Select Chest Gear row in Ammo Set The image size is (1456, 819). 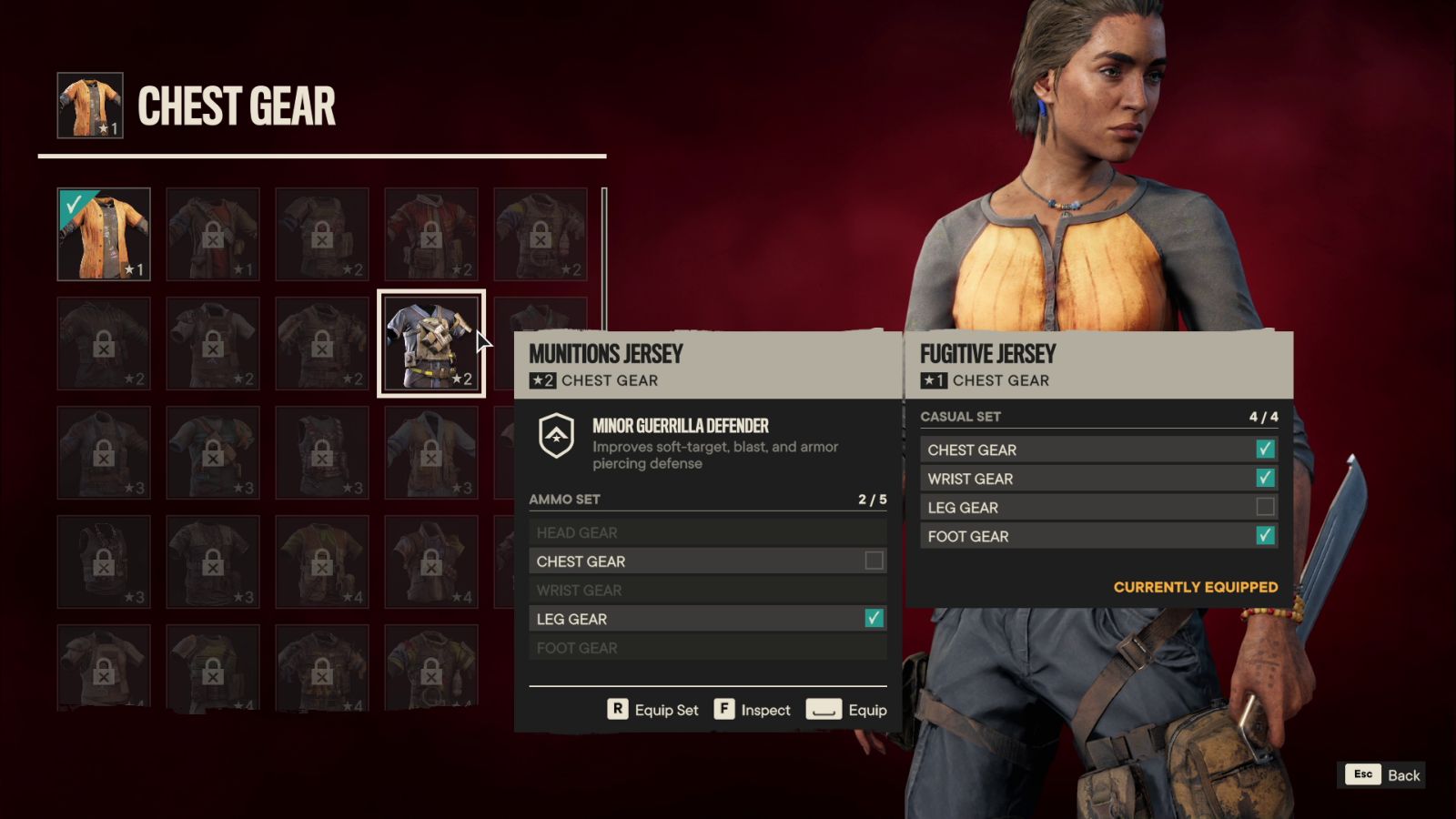point(707,561)
